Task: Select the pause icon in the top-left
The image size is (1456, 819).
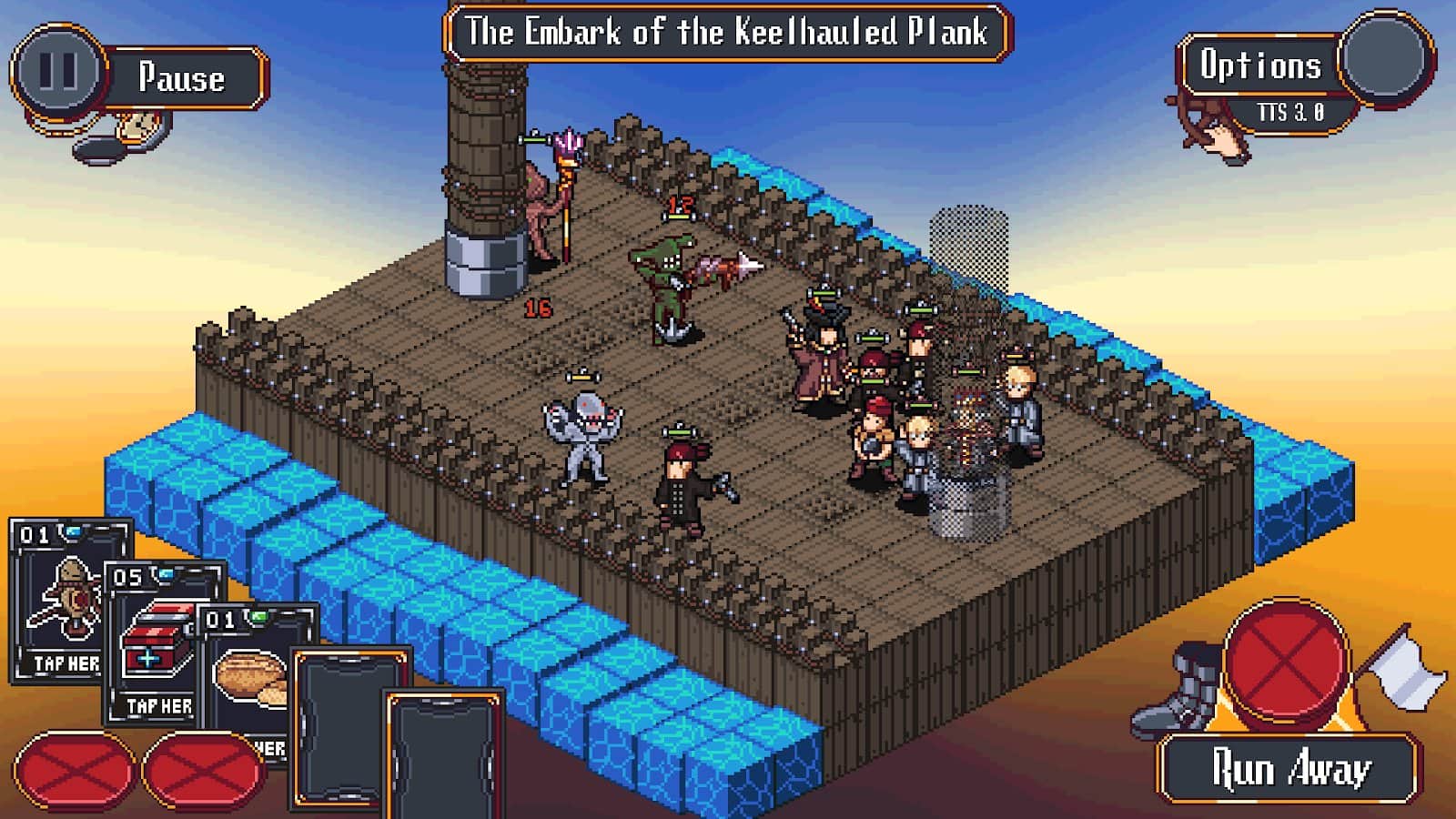Action: [56, 65]
